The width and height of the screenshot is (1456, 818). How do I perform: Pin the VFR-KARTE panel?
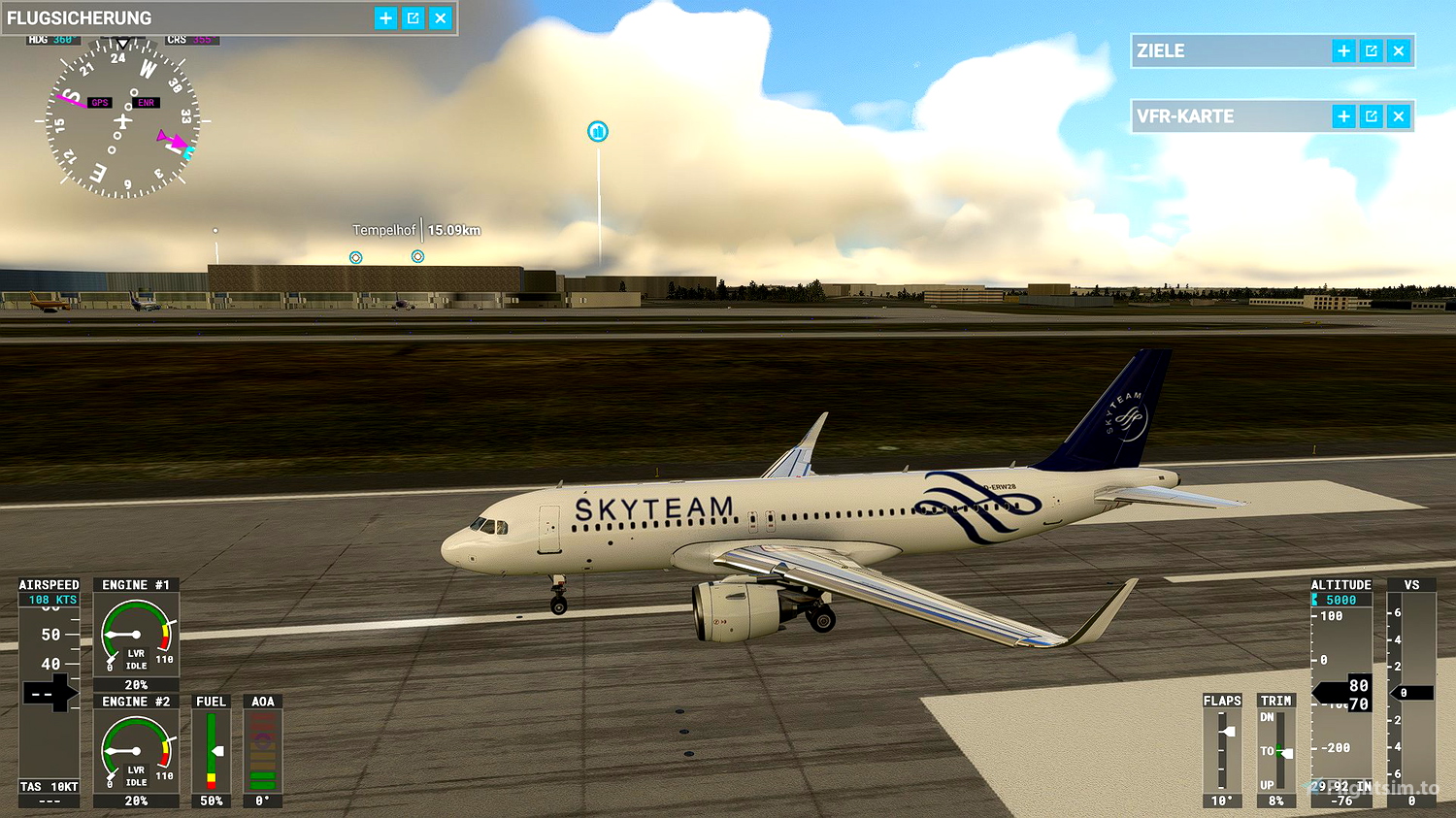coord(1343,115)
